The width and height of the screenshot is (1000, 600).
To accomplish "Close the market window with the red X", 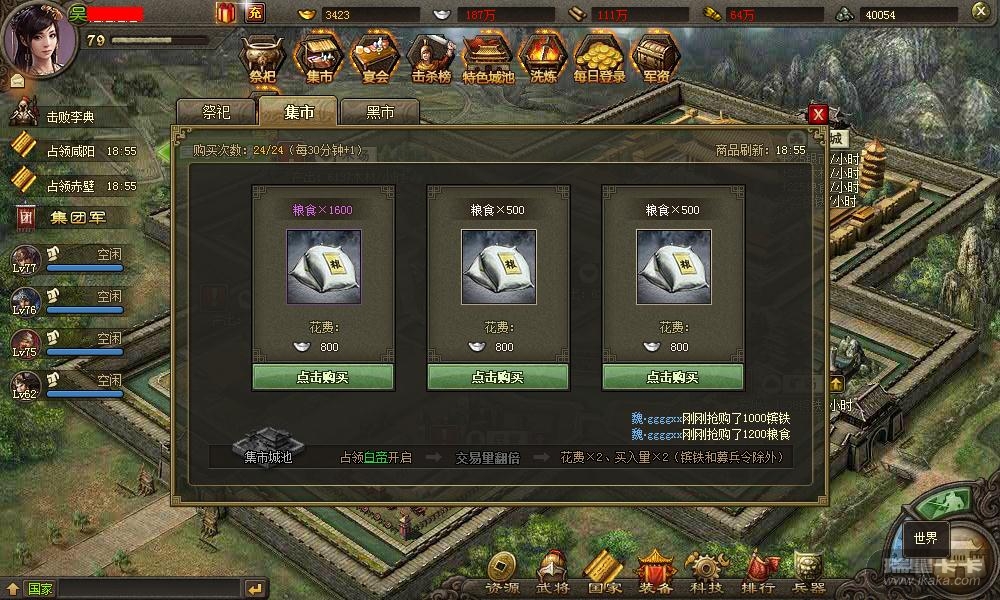I will (x=818, y=114).
